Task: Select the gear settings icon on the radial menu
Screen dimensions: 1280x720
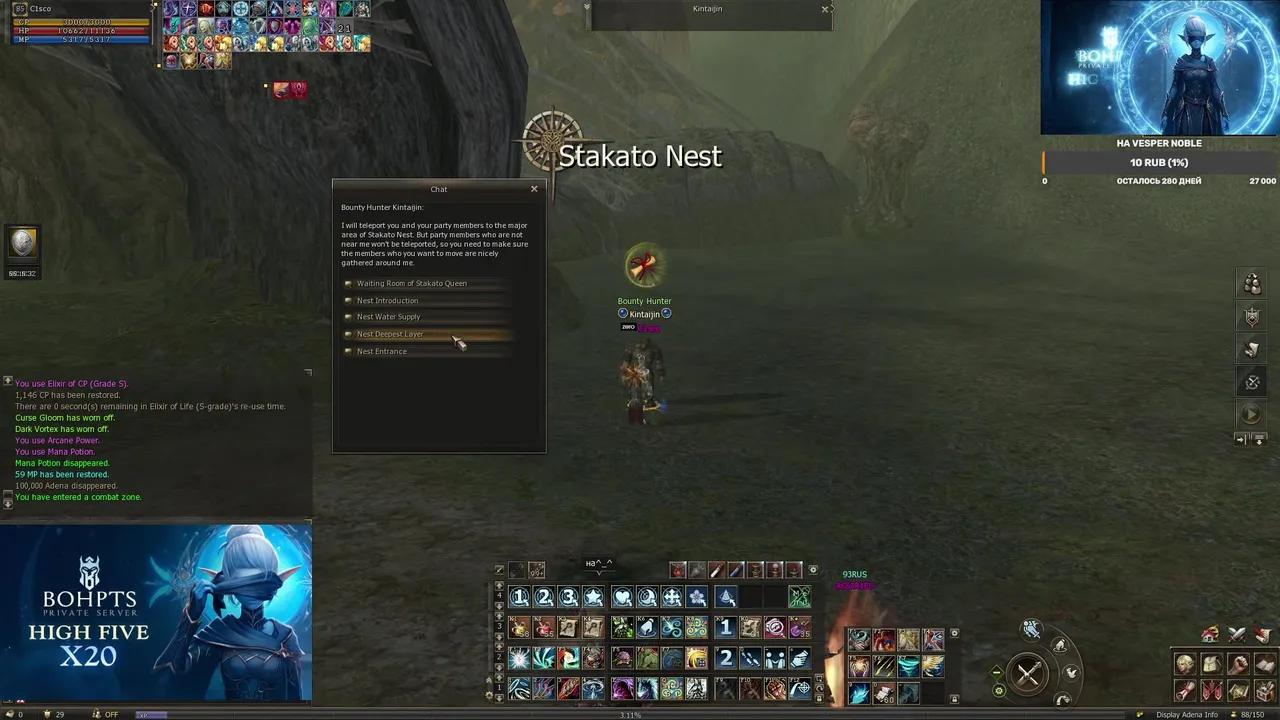Action: tap(999, 690)
